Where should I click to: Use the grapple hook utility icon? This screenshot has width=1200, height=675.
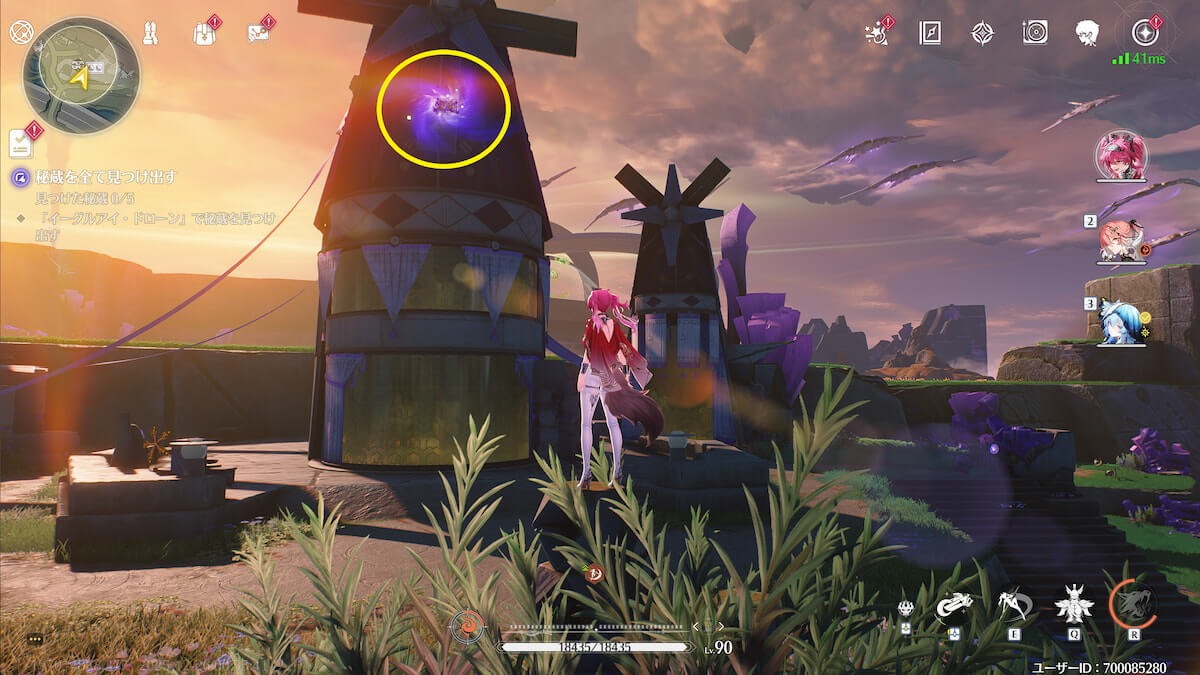[x=954, y=605]
